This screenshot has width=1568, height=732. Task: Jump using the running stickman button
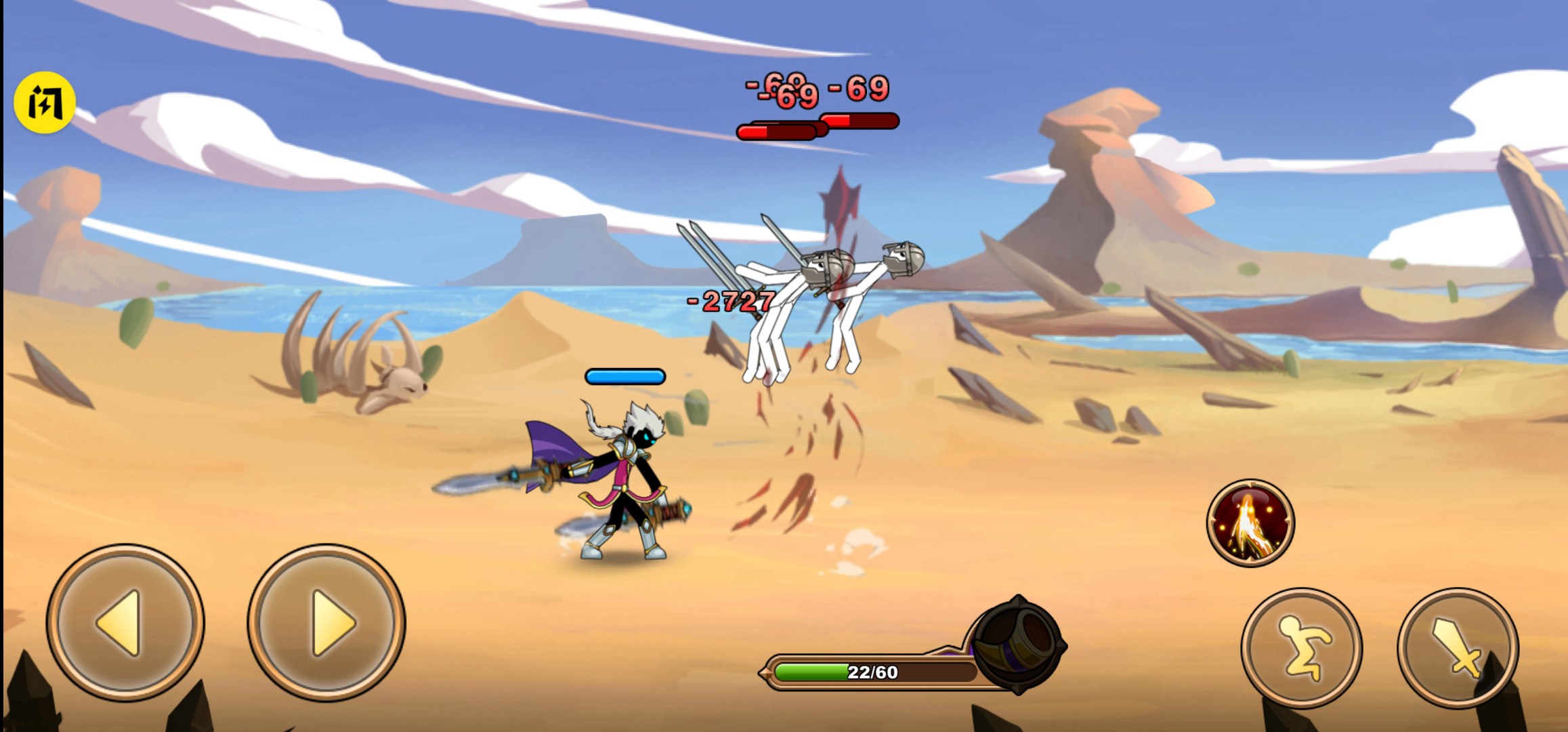1301,647
